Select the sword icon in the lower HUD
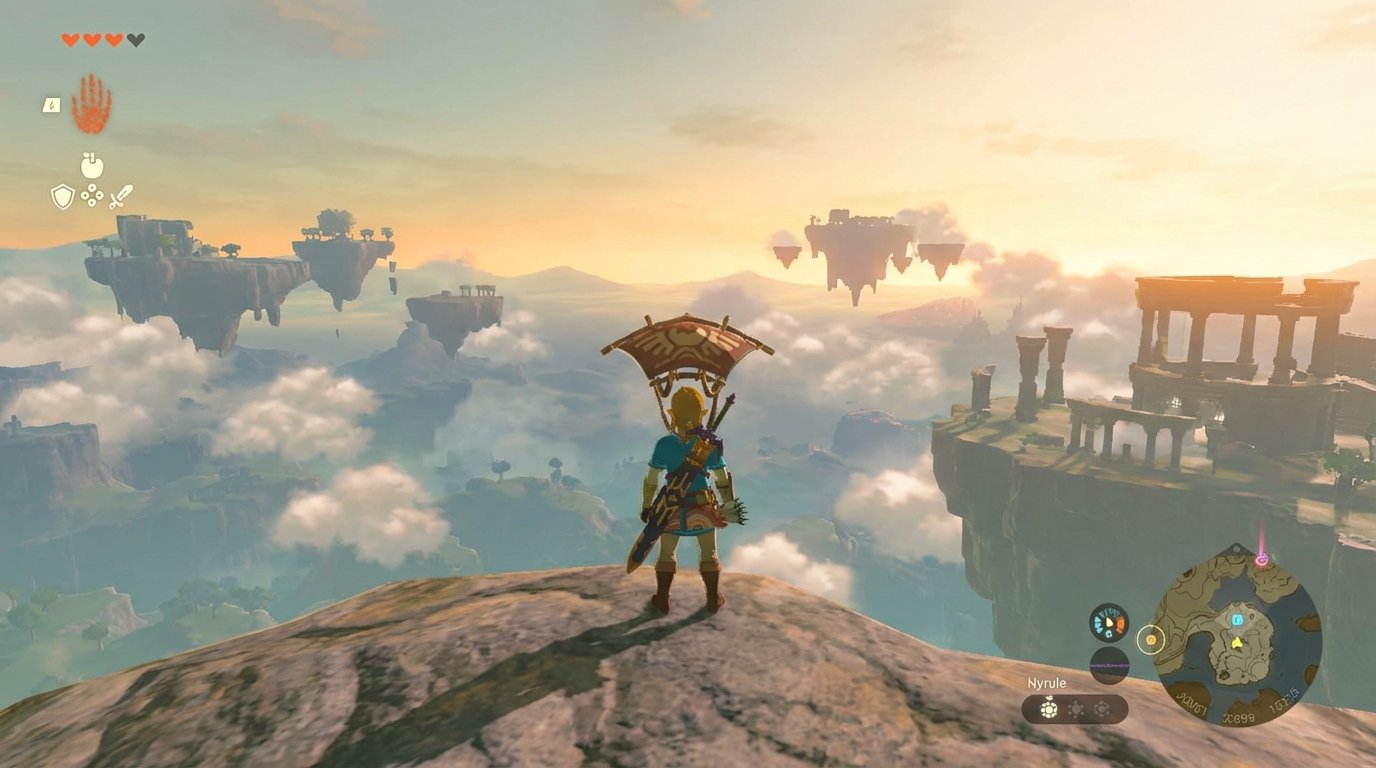1376x768 pixels. [121, 196]
